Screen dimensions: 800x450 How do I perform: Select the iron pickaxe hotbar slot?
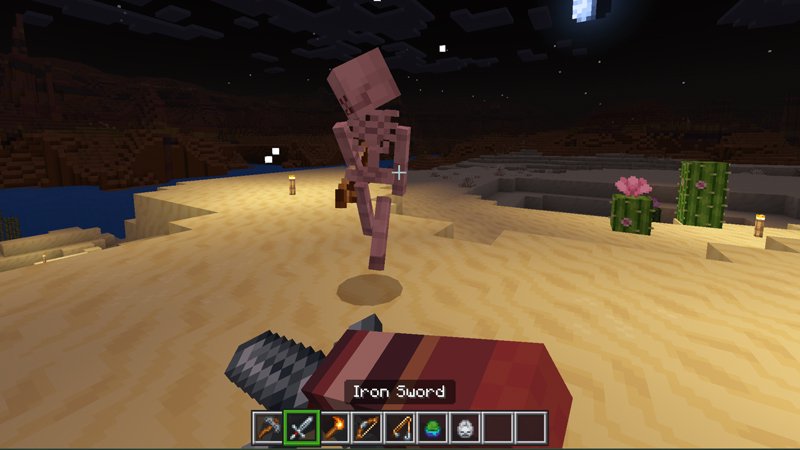[x=269, y=427]
